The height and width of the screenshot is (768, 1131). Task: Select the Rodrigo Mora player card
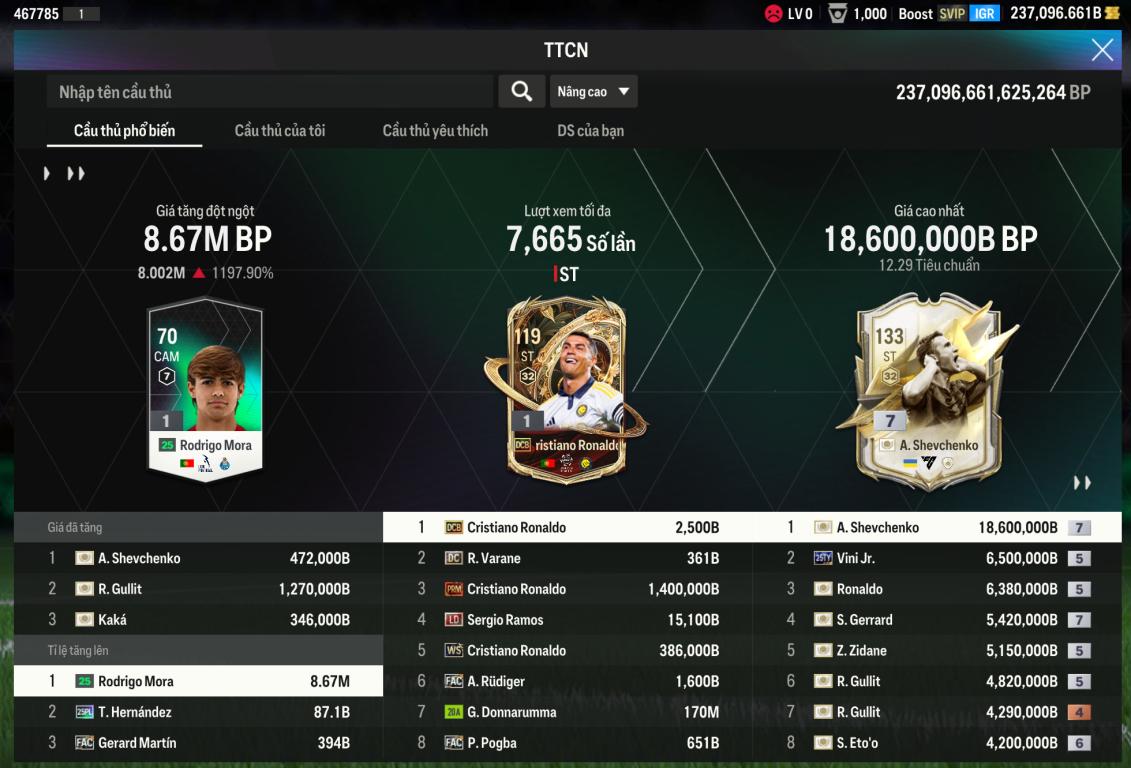click(x=205, y=390)
